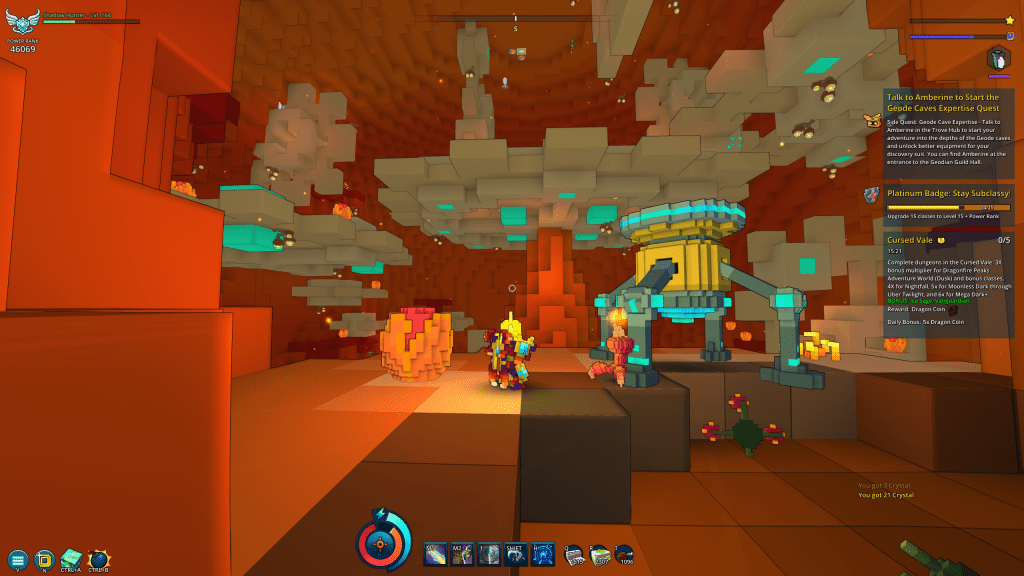Screen dimensions: 1024x576
Task: Click the yellow square N icon
Action: pos(44,559)
